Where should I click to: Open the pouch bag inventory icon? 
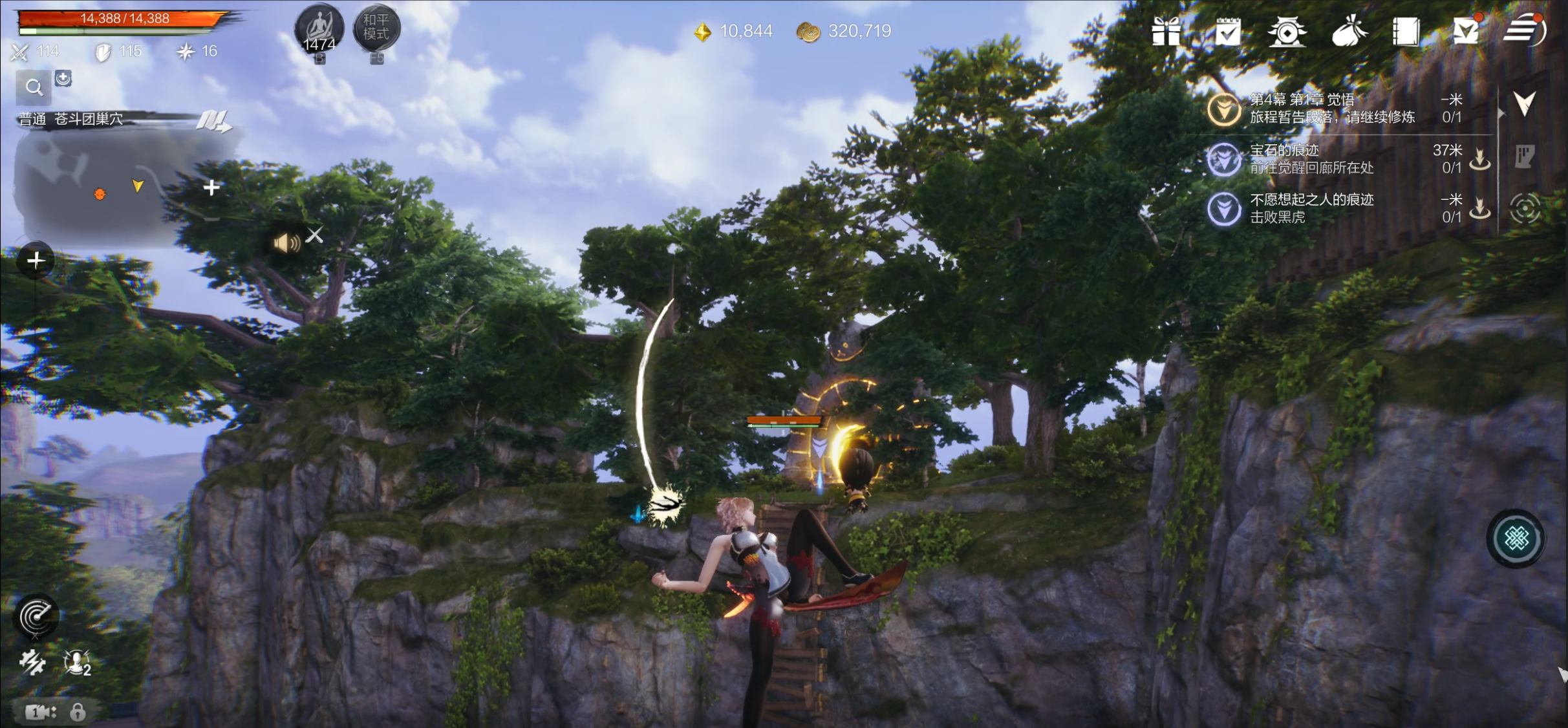1348,31
